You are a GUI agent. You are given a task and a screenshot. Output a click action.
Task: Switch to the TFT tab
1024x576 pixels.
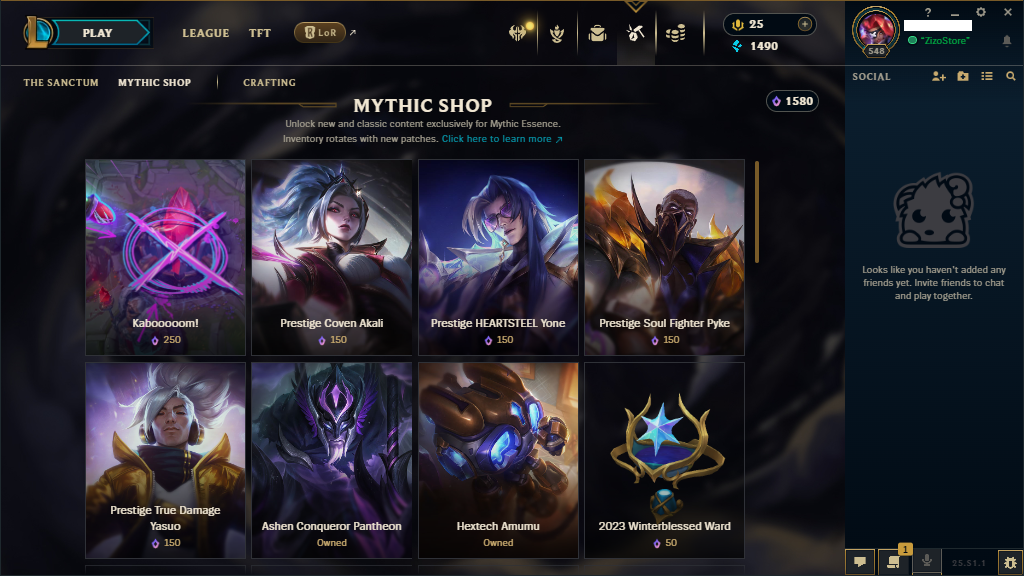tap(260, 33)
